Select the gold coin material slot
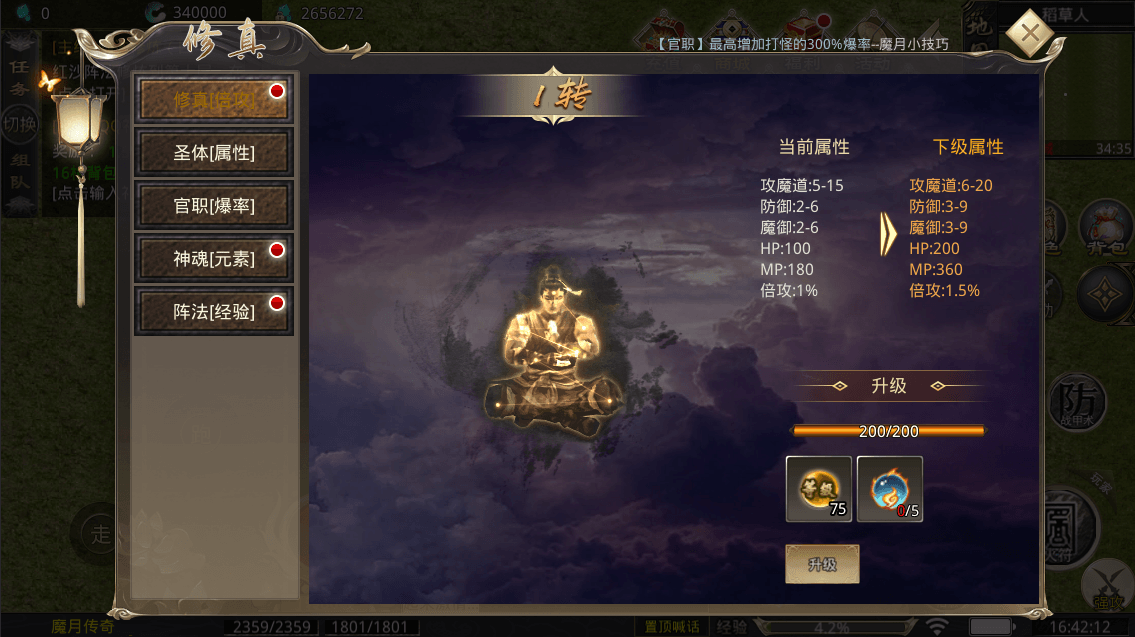 point(819,489)
